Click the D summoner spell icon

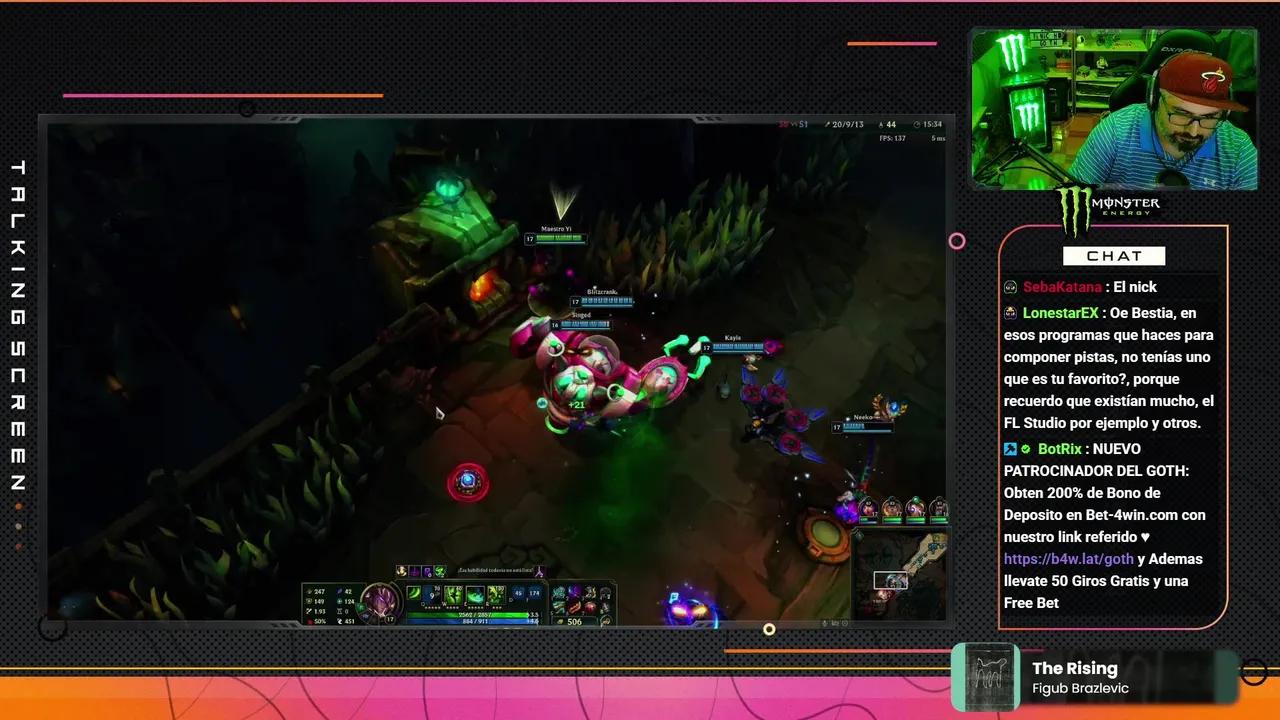(x=516, y=593)
